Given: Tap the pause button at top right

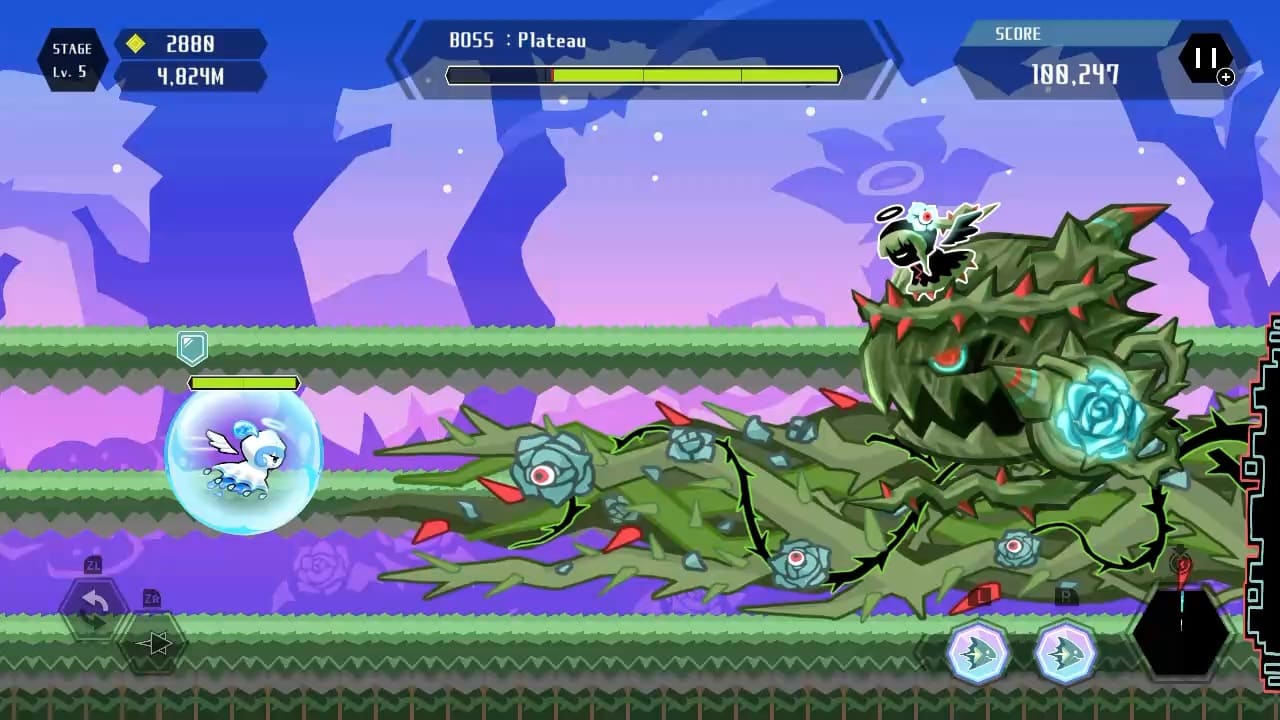Looking at the screenshot, I should (1208, 57).
